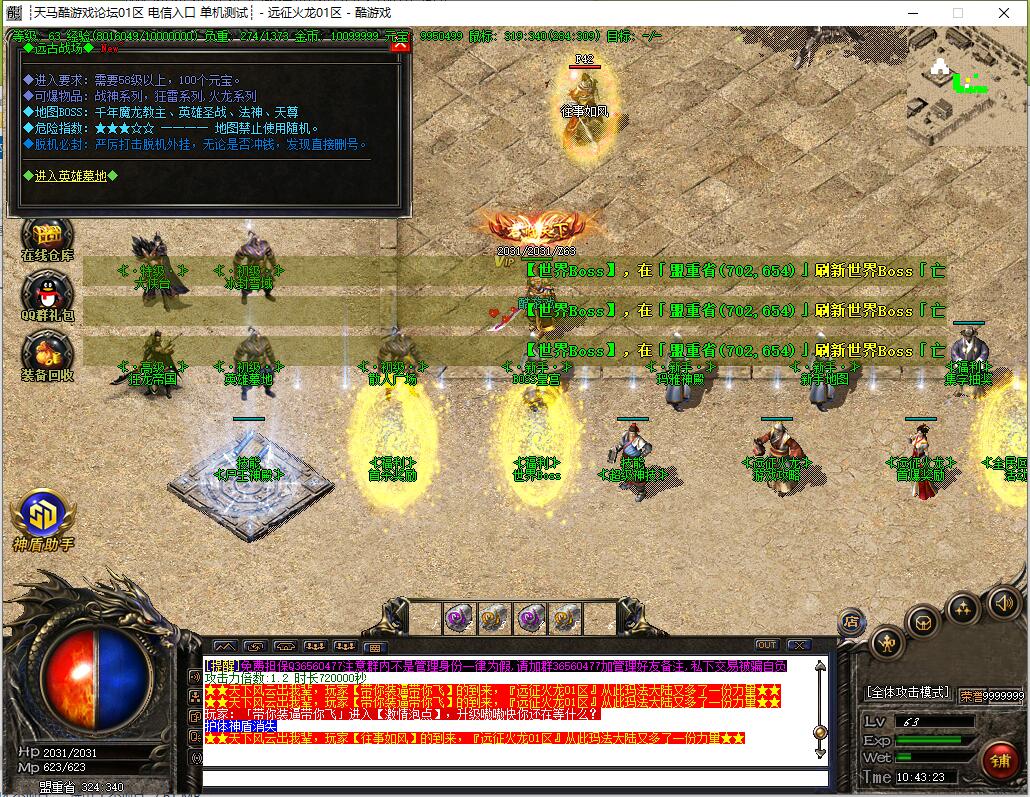
Task: Close the 远古战场 info dialog
Action: (x=400, y=45)
